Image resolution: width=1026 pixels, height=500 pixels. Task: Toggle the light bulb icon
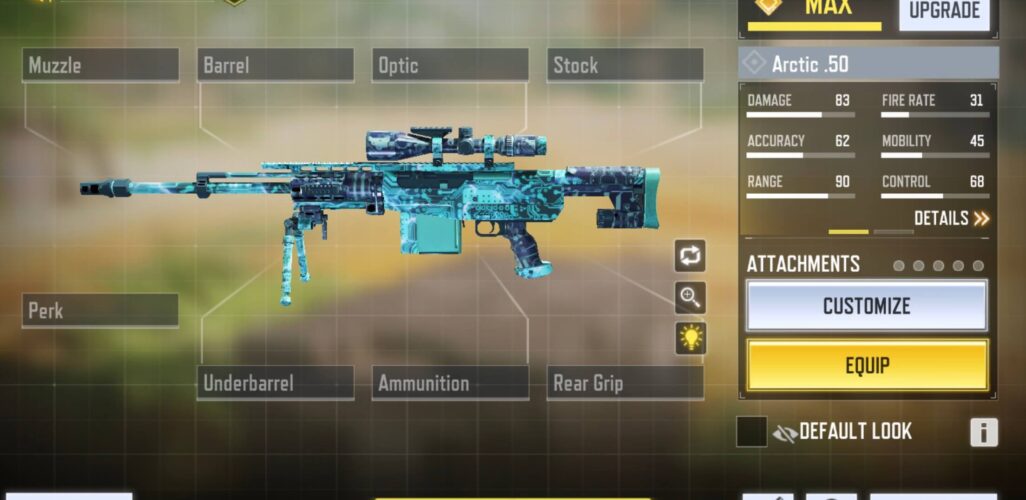[x=690, y=338]
